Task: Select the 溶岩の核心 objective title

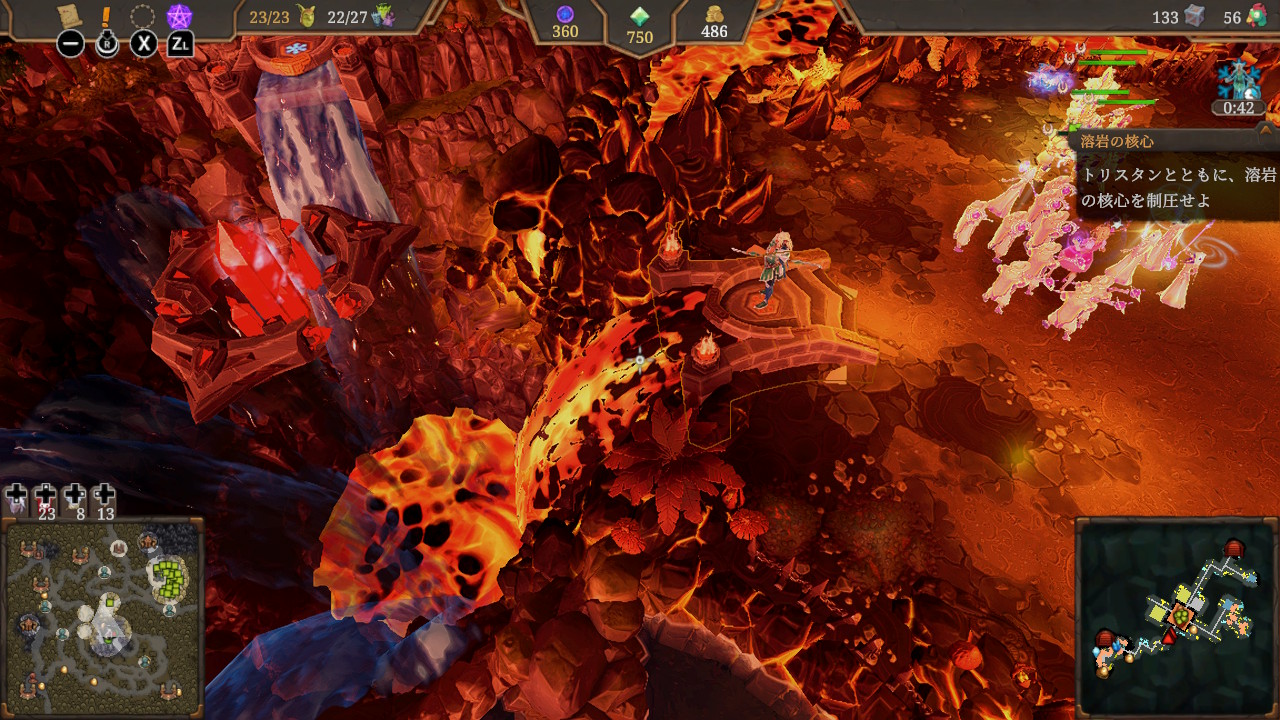Action: (1117, 141)
